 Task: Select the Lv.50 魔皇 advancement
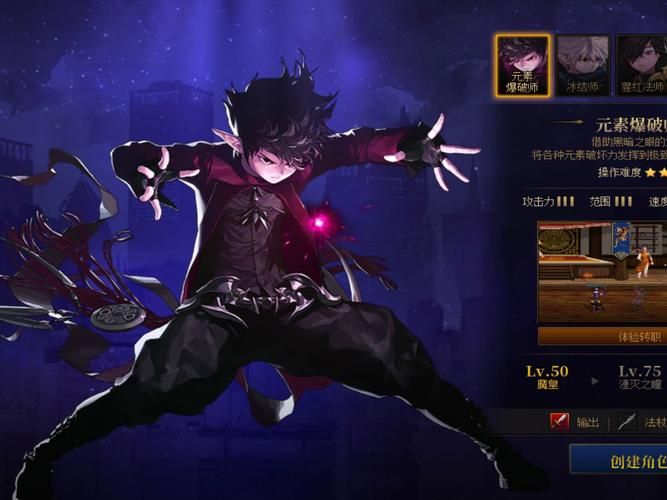click(547, 378)
